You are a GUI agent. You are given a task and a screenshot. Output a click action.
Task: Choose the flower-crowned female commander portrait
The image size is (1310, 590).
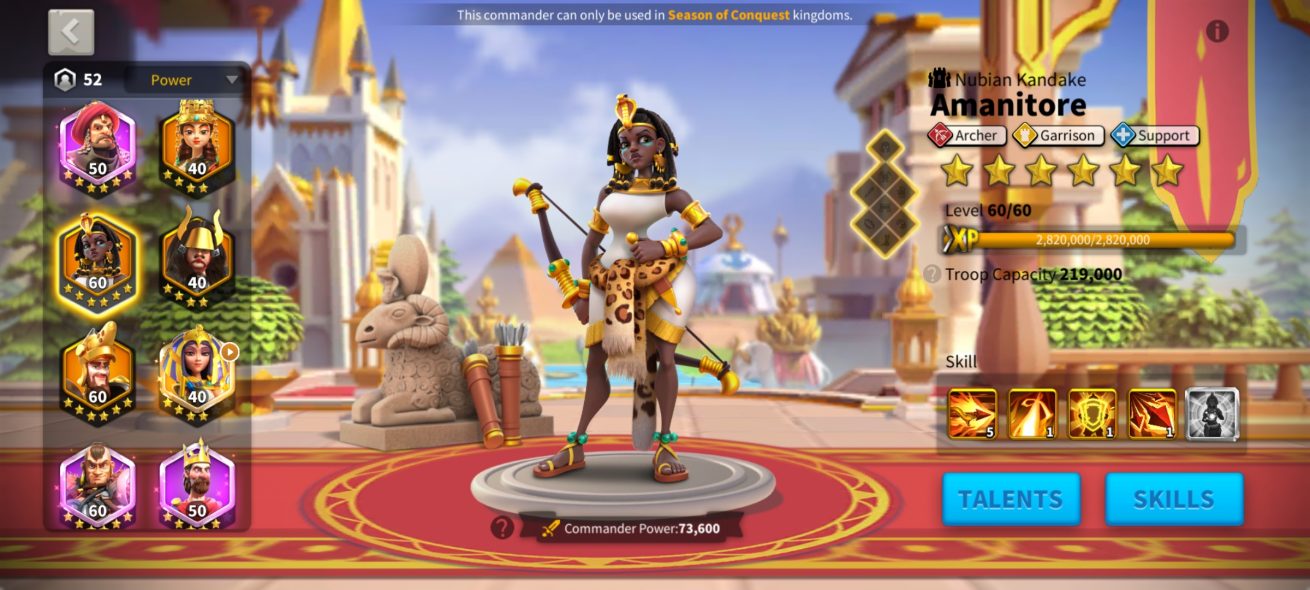[x=197, y=142]
